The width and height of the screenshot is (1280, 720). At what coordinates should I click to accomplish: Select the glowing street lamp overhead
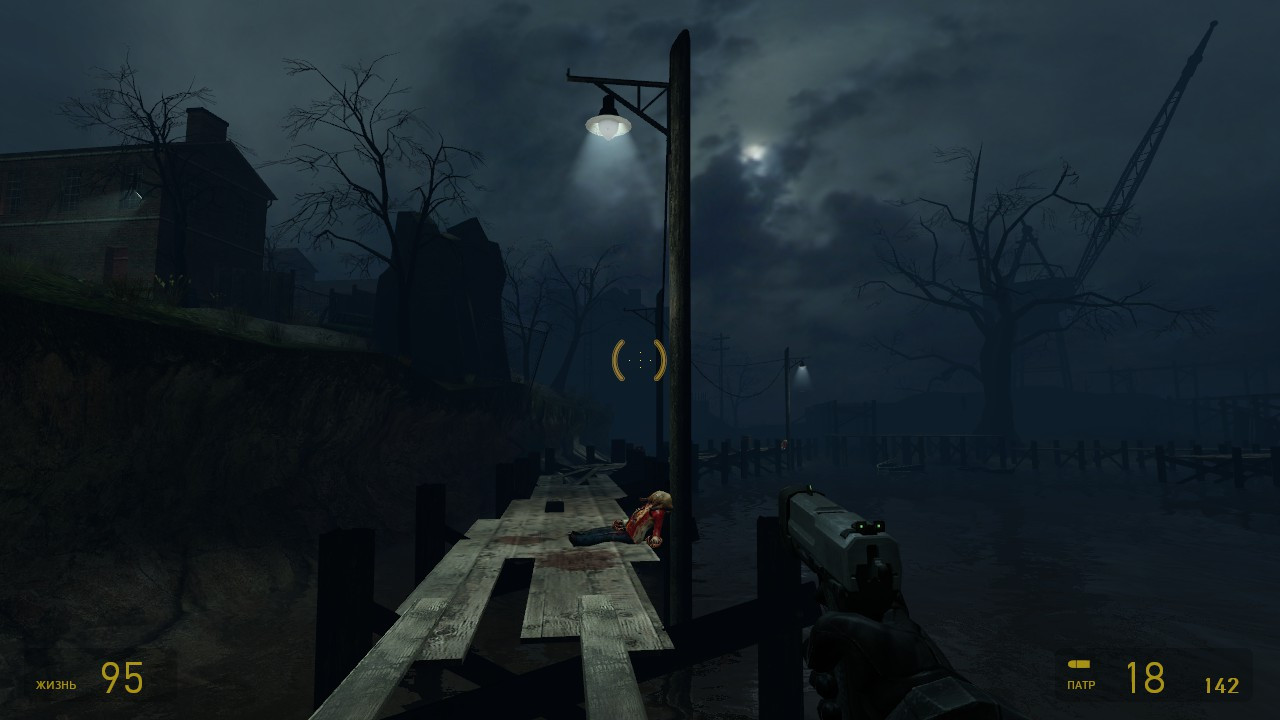pos(608,125)
